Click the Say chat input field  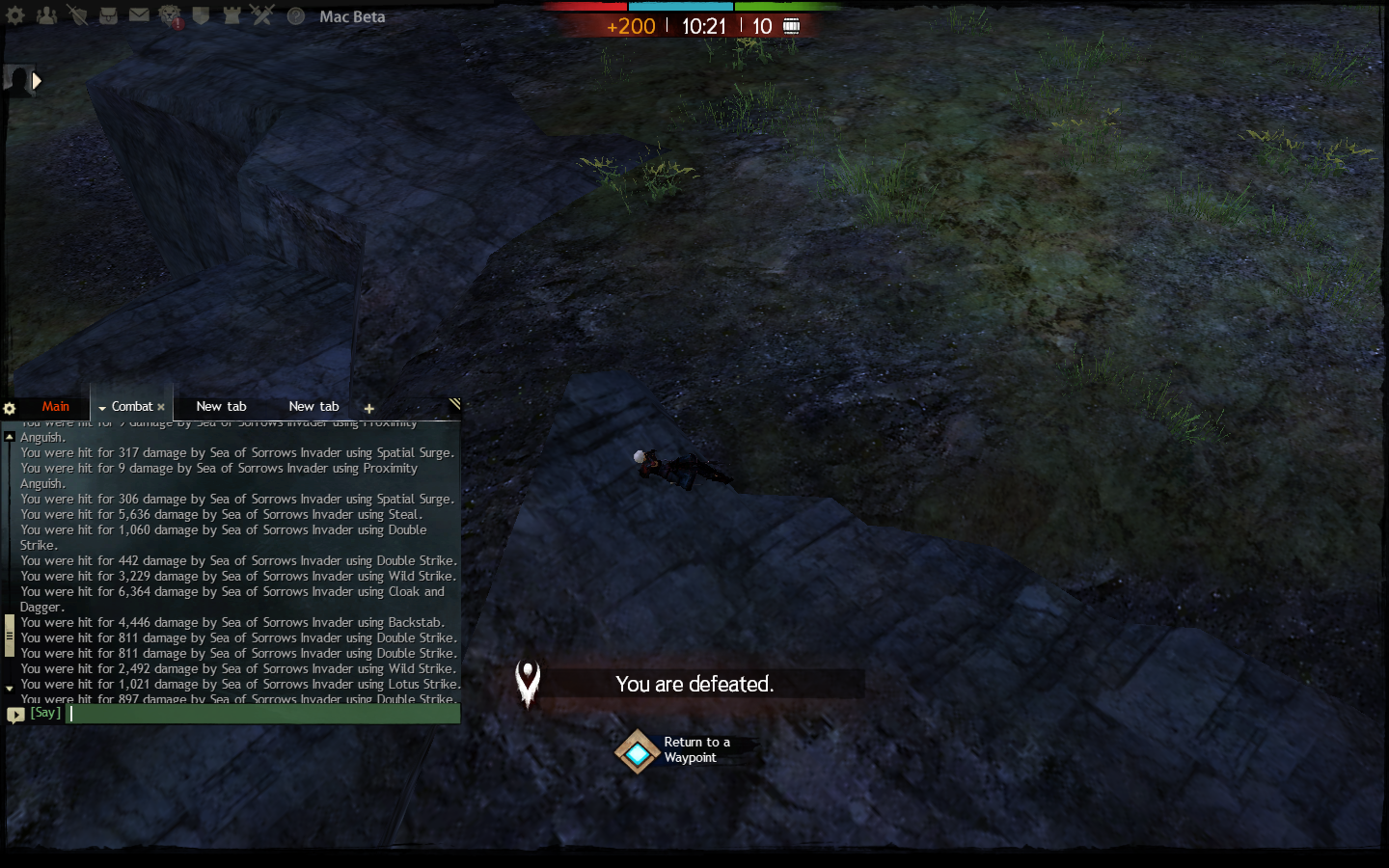click(262, 714)
